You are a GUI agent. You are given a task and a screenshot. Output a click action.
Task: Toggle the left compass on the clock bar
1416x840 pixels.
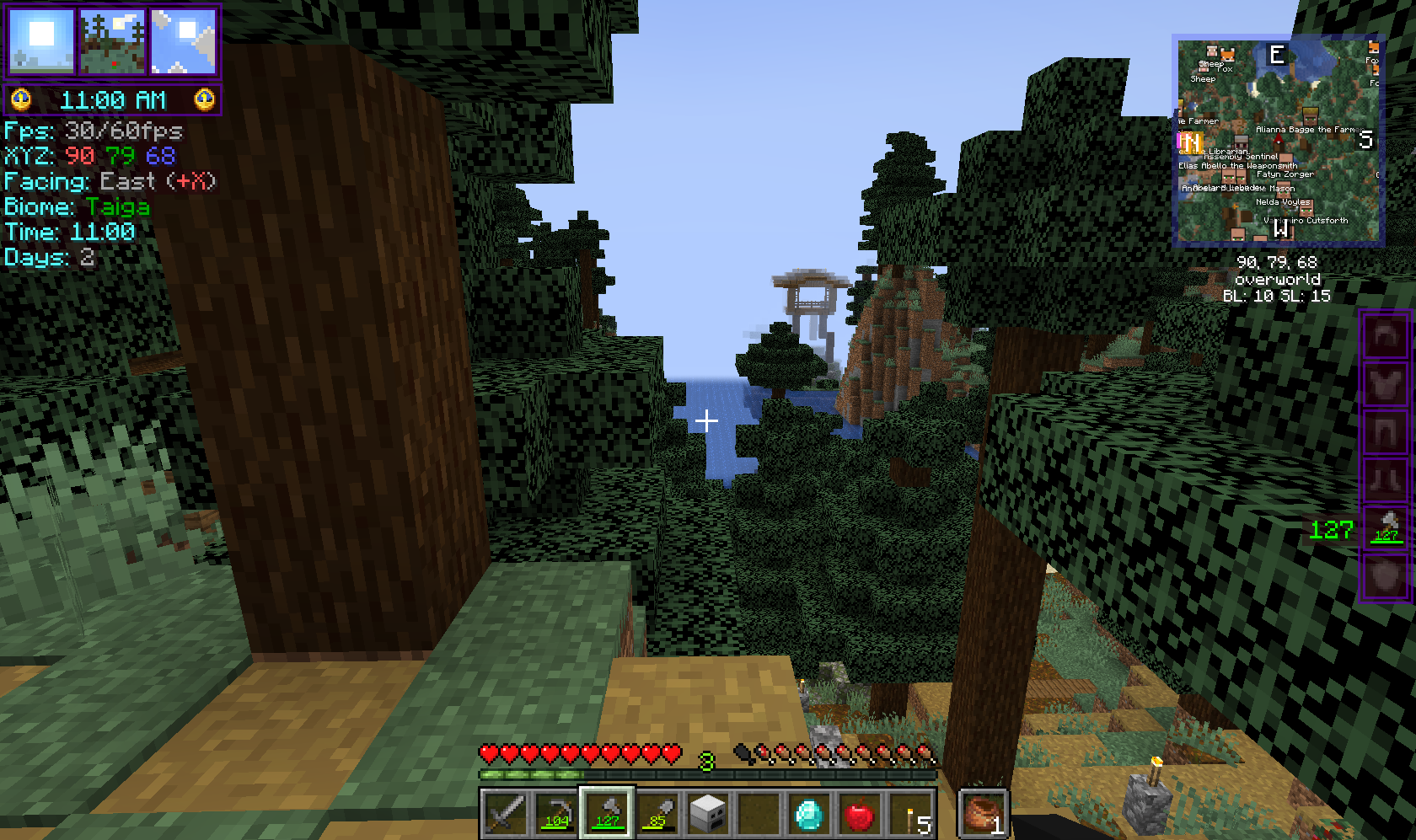[x=20, y=99]
